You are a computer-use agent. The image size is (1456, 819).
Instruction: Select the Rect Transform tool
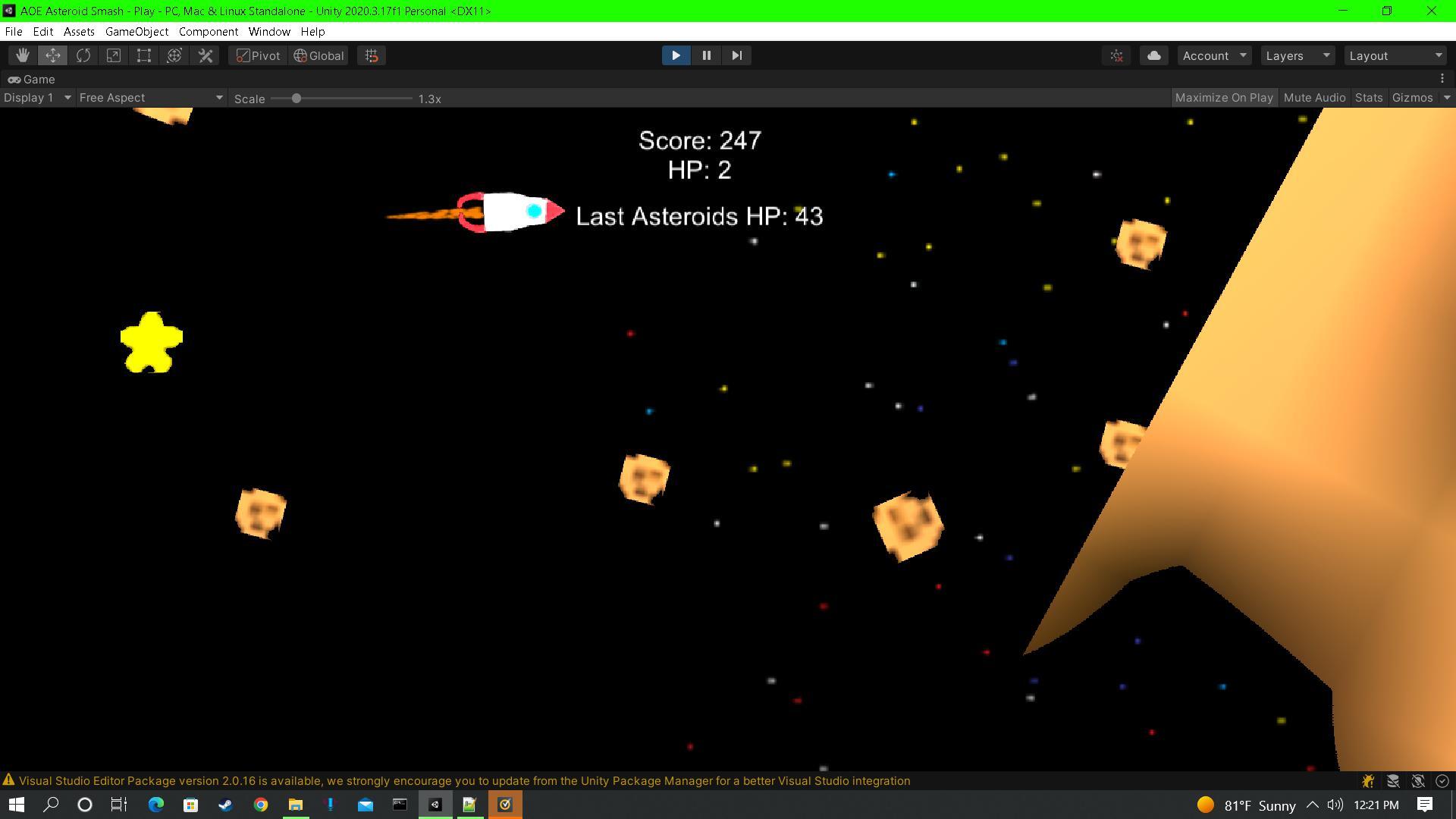coord(143,55)
